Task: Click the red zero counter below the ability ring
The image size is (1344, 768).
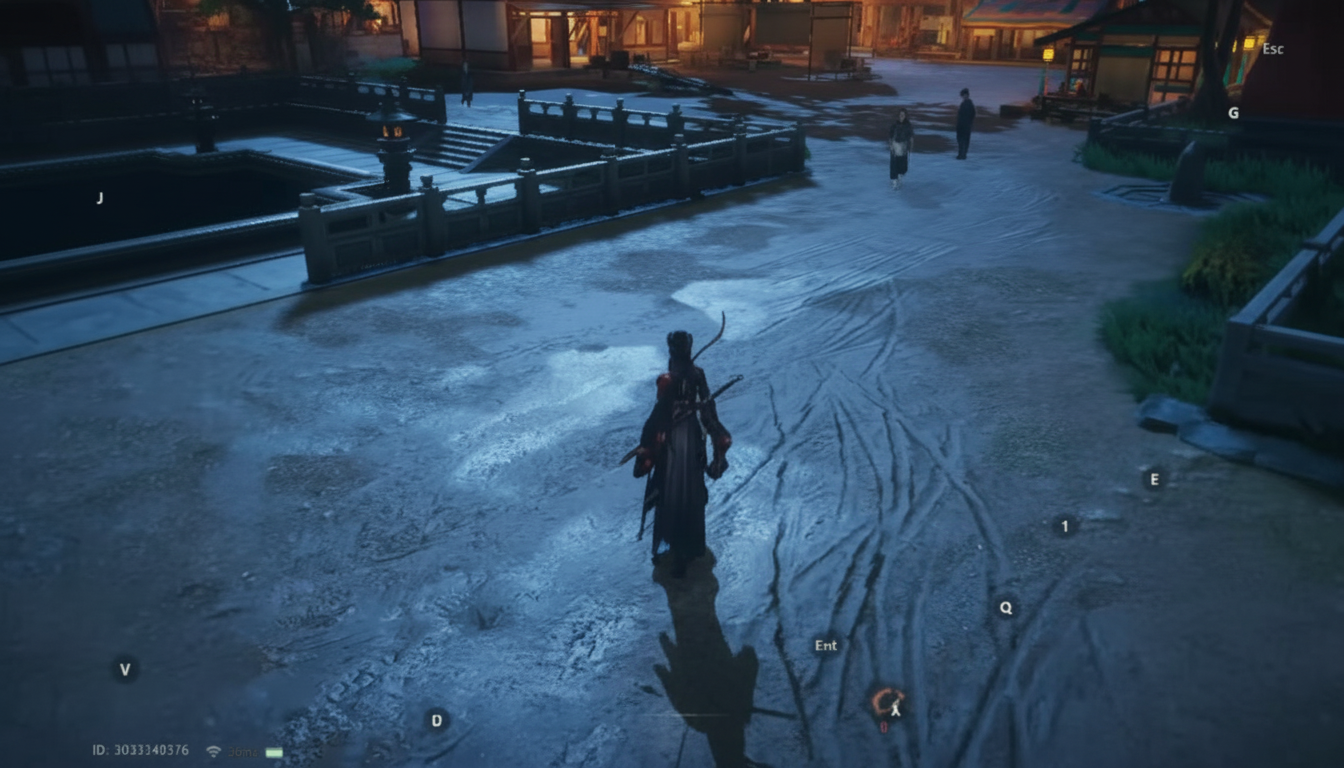Action: pyautogui.click(x=886, y=726)
